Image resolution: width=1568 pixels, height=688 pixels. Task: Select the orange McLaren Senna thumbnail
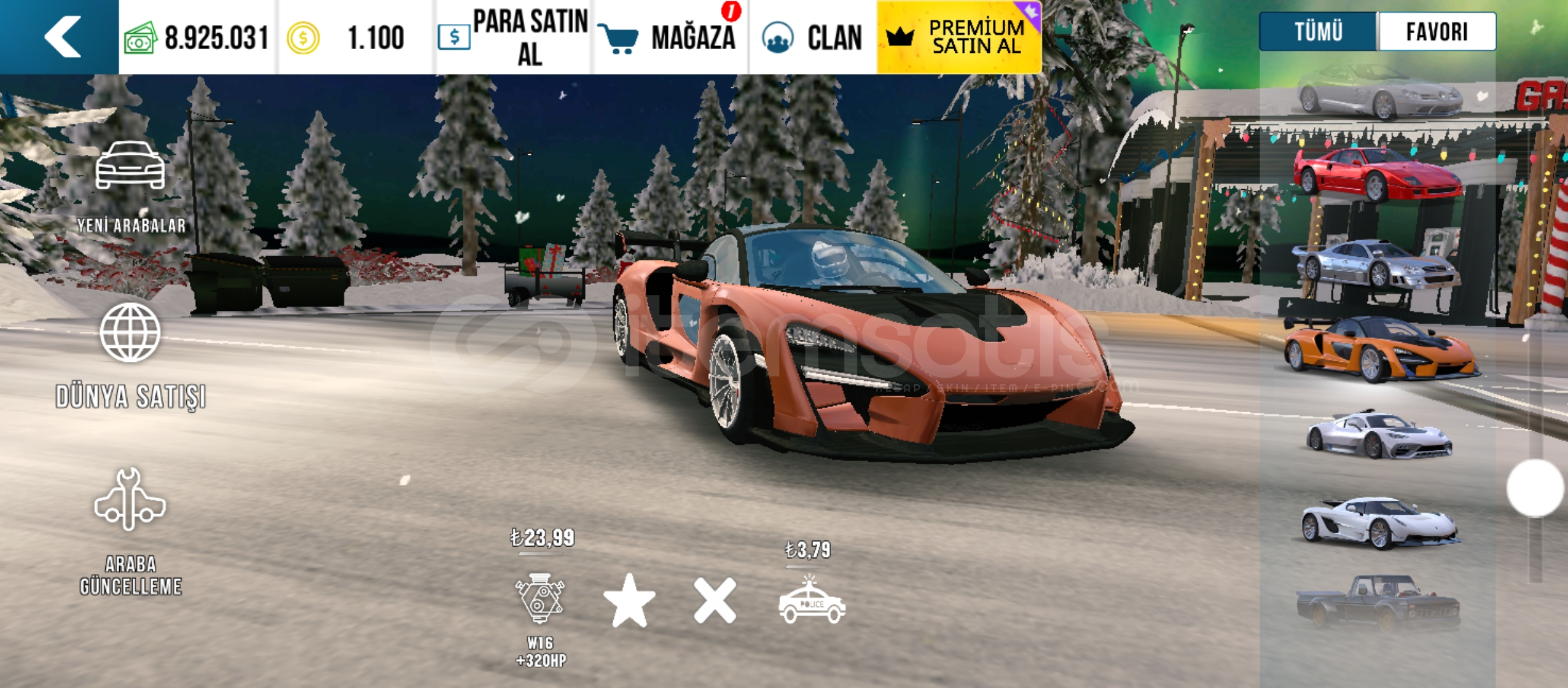(1380, 349)
